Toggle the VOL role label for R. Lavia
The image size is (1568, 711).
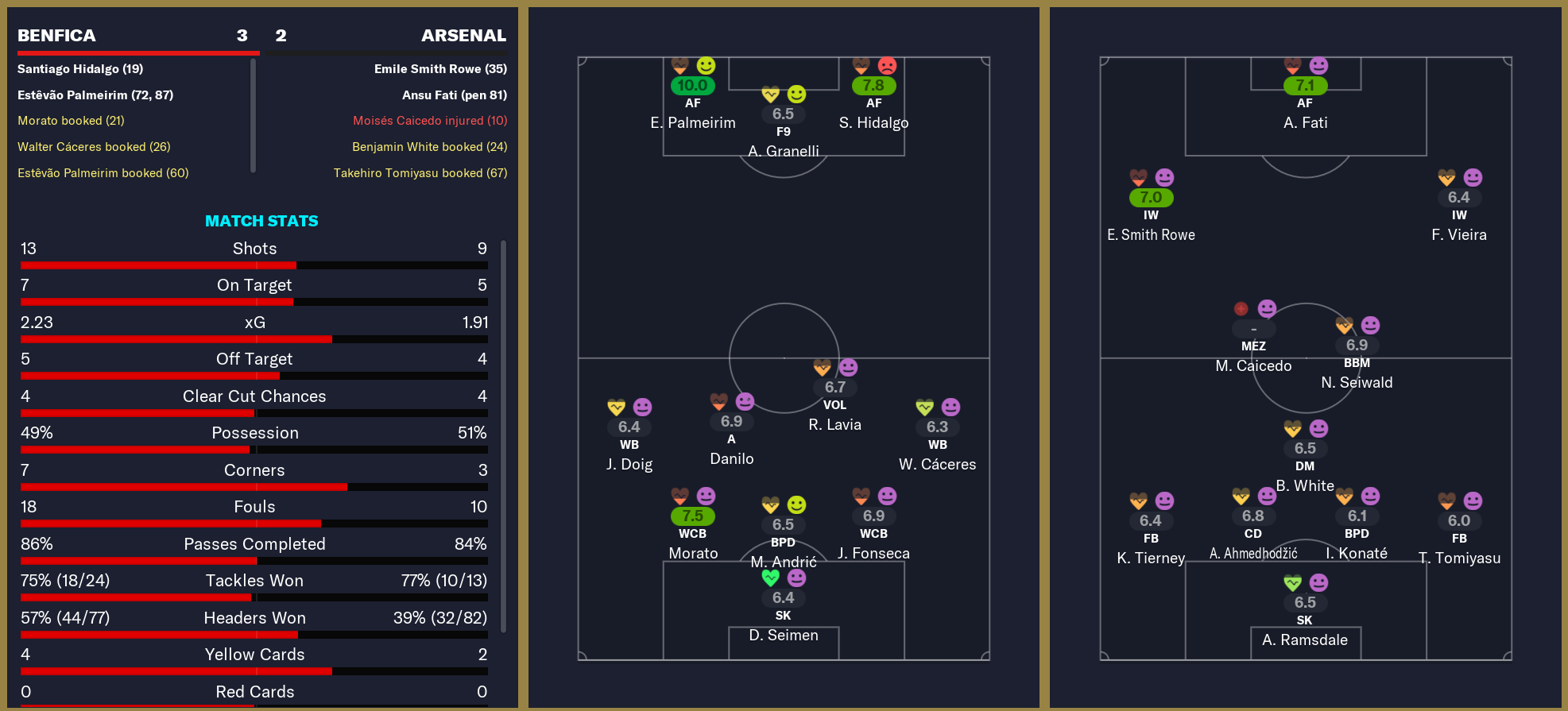pyautogui.click(x=834, y=405)
